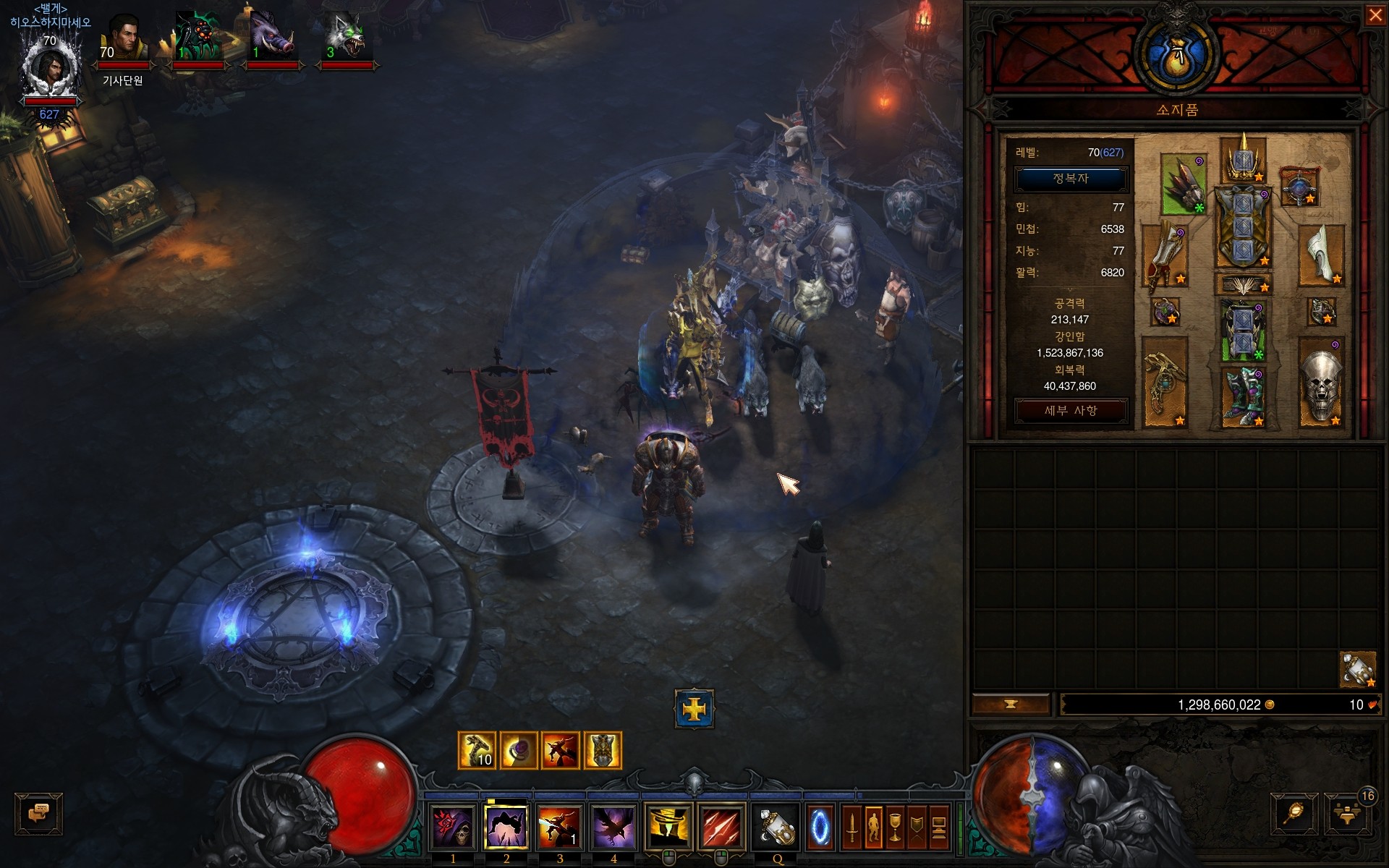Select the equipped shoulder armor slot

1182,184
